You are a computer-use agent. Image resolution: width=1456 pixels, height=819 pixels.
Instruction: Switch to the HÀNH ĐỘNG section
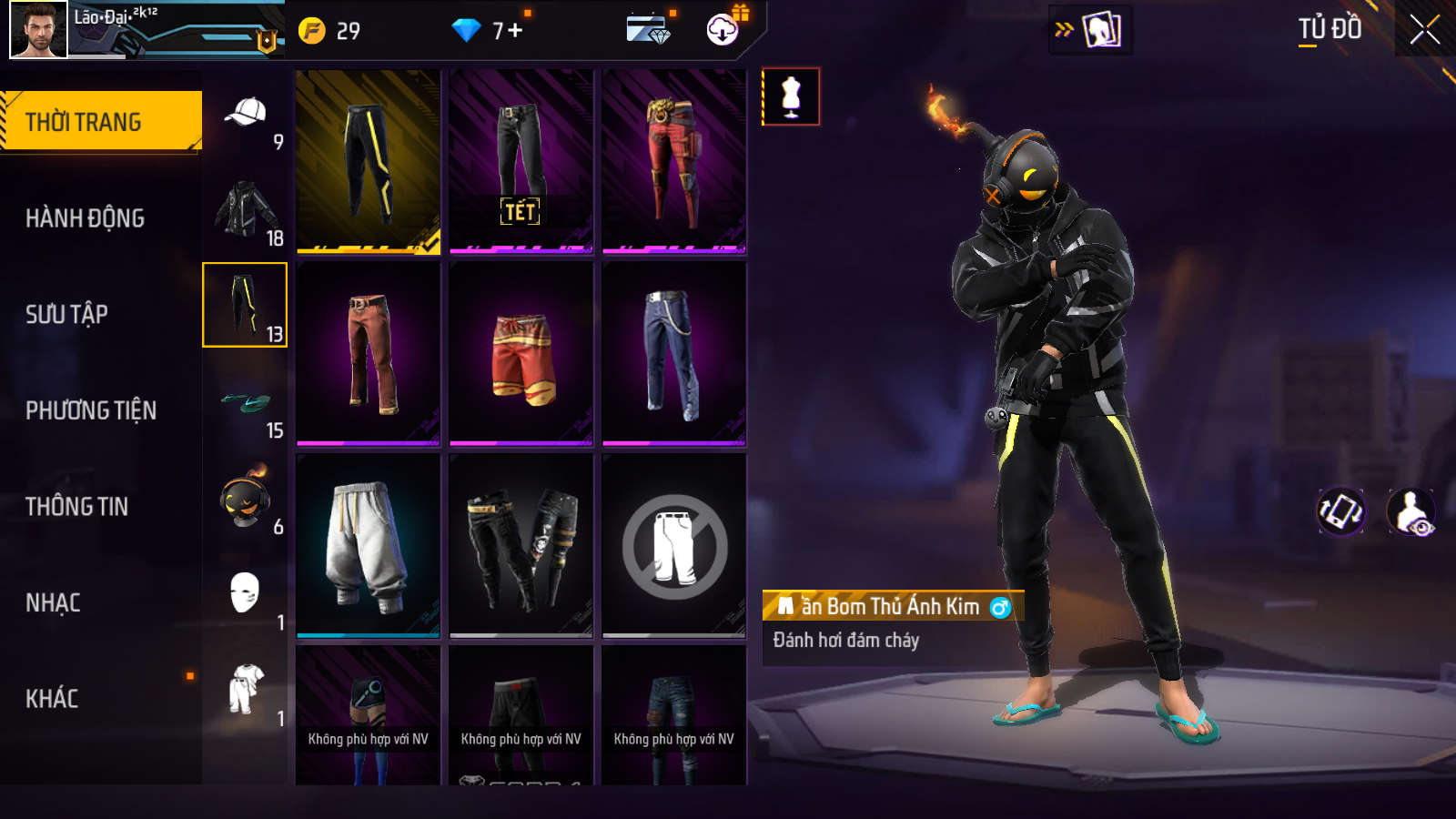[x=85, y=218]
